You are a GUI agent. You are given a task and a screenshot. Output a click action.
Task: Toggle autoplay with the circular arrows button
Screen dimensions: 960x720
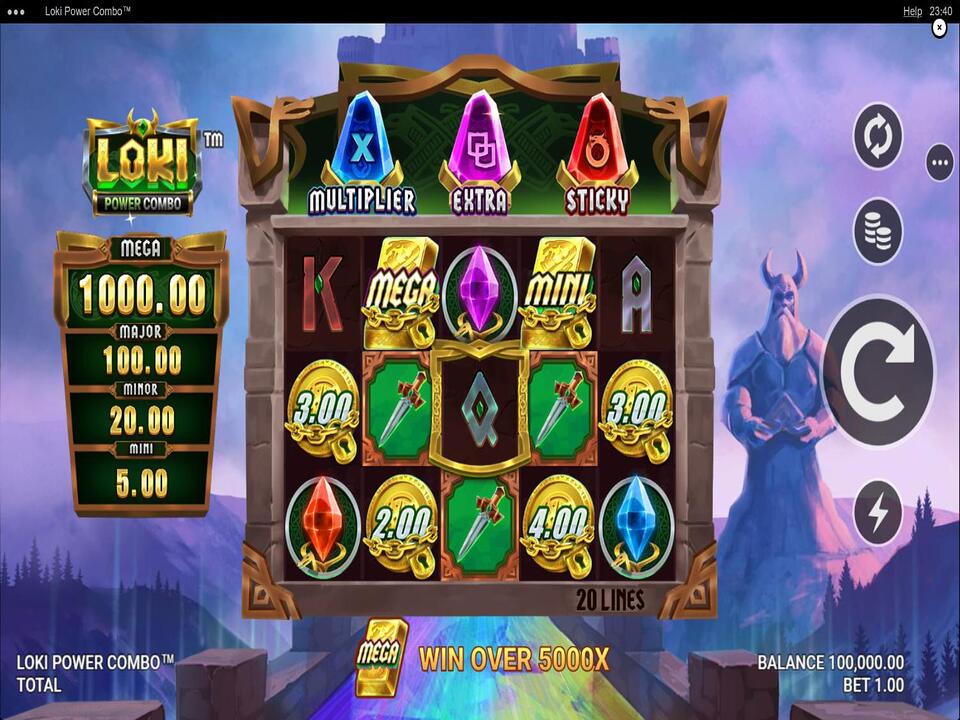click(x=878, y=137)
